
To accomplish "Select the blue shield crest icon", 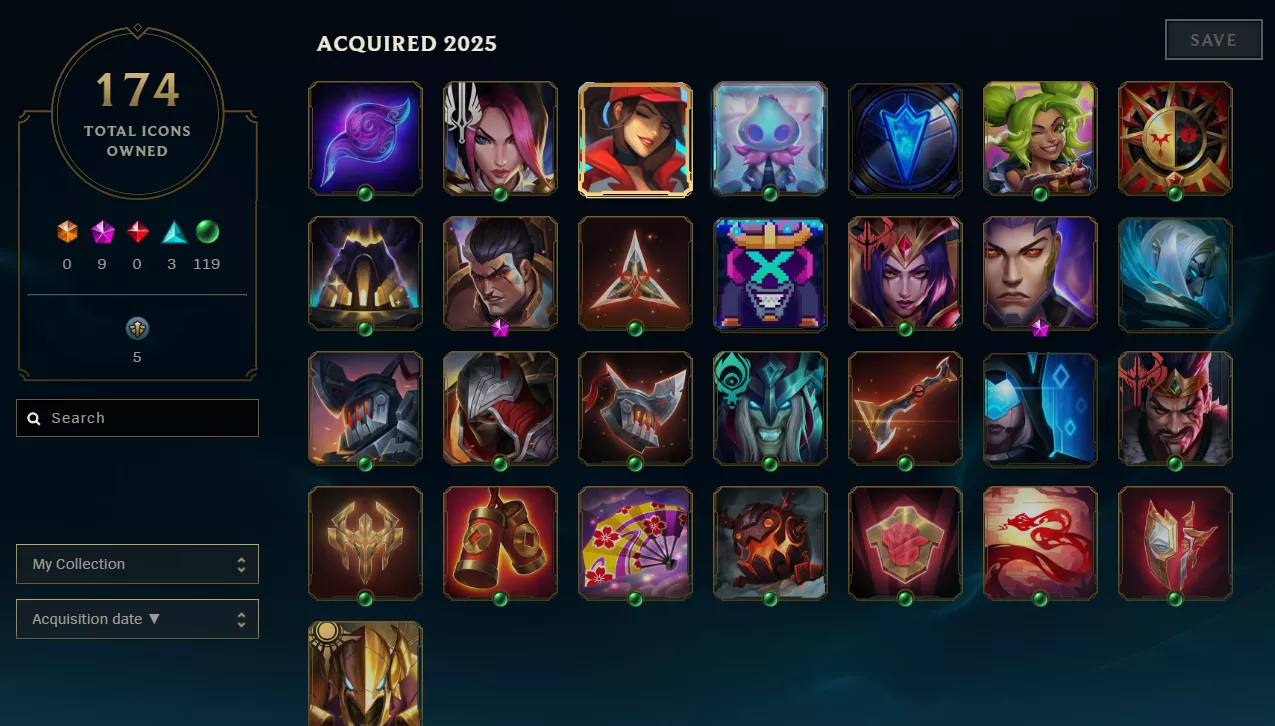I will point(905,138).
